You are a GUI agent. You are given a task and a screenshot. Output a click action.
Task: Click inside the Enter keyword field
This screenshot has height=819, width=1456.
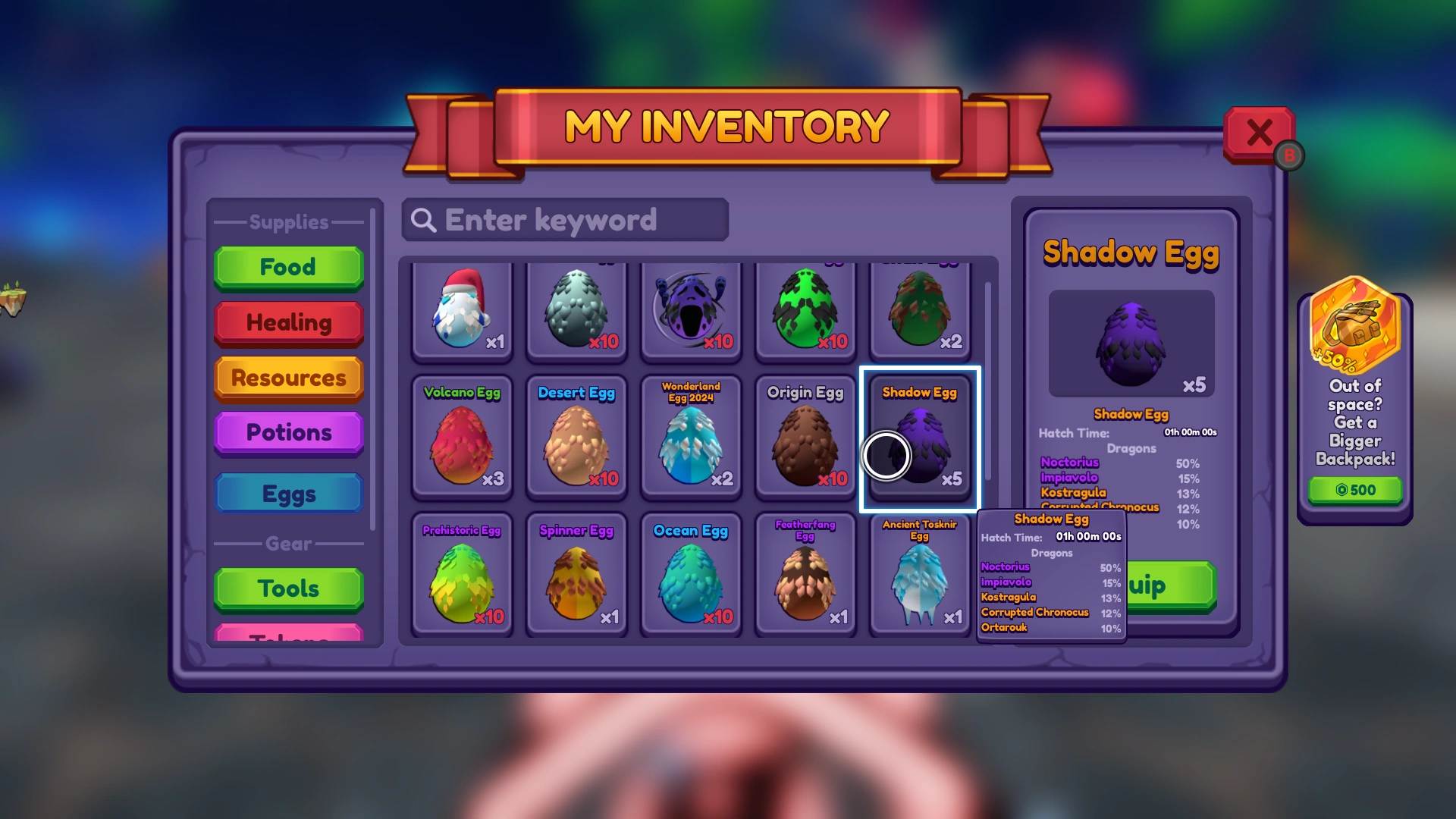(565, 221)
